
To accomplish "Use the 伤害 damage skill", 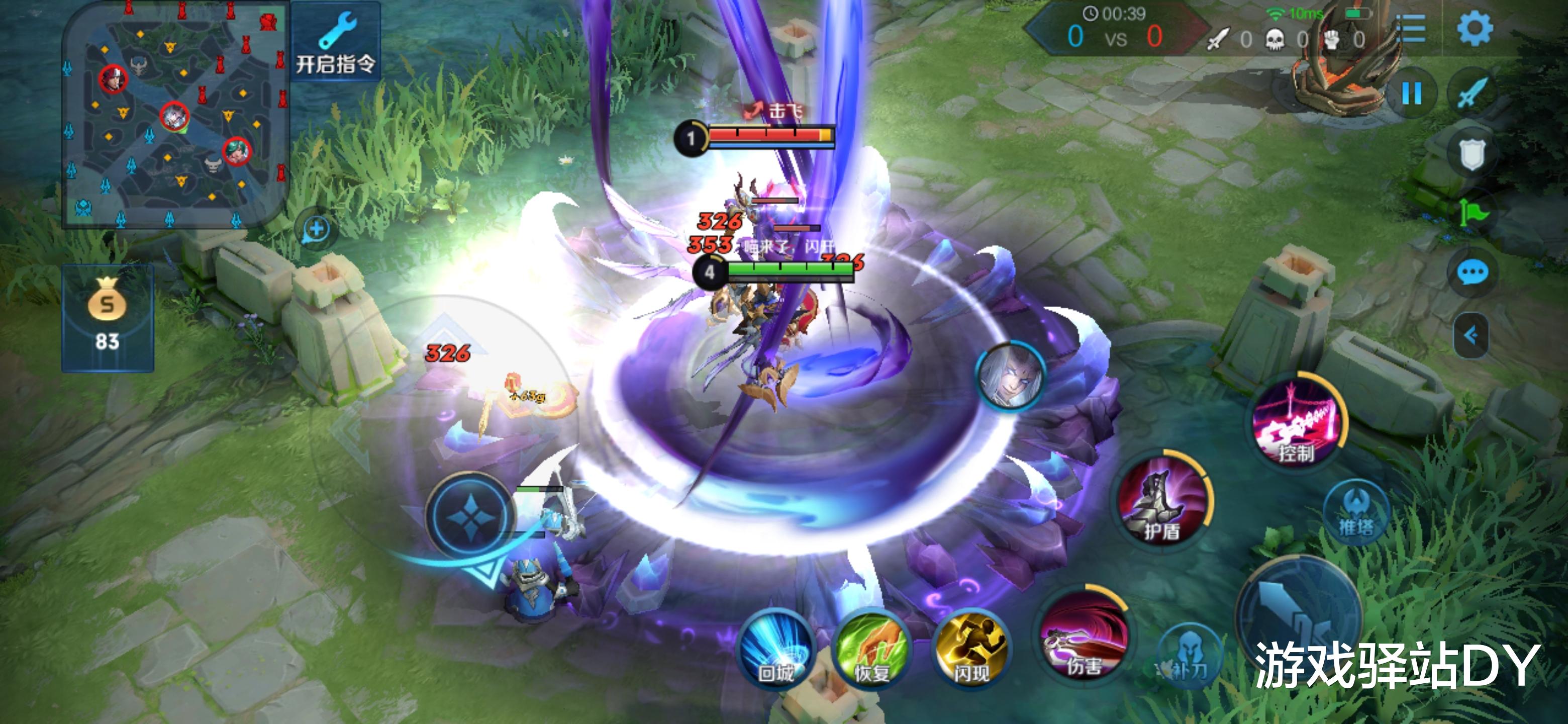I will 1084,636.
